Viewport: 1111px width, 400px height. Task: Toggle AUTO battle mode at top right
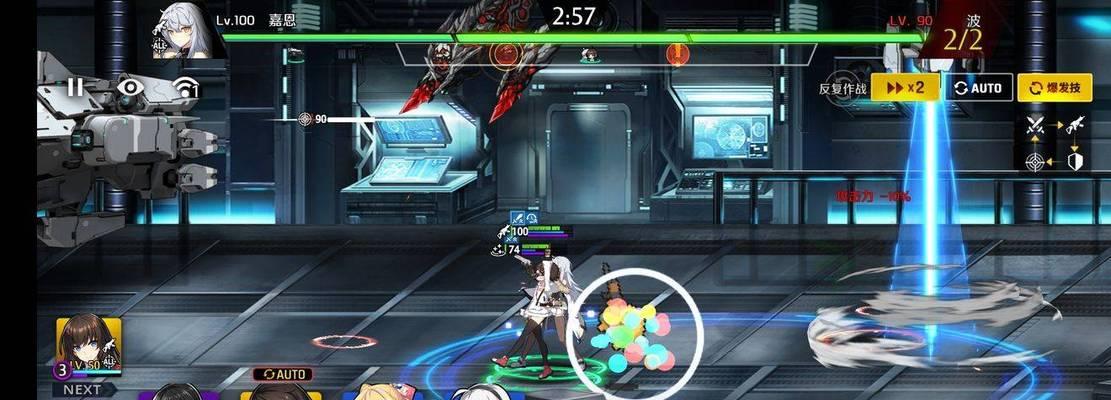(x=979, y=88)
